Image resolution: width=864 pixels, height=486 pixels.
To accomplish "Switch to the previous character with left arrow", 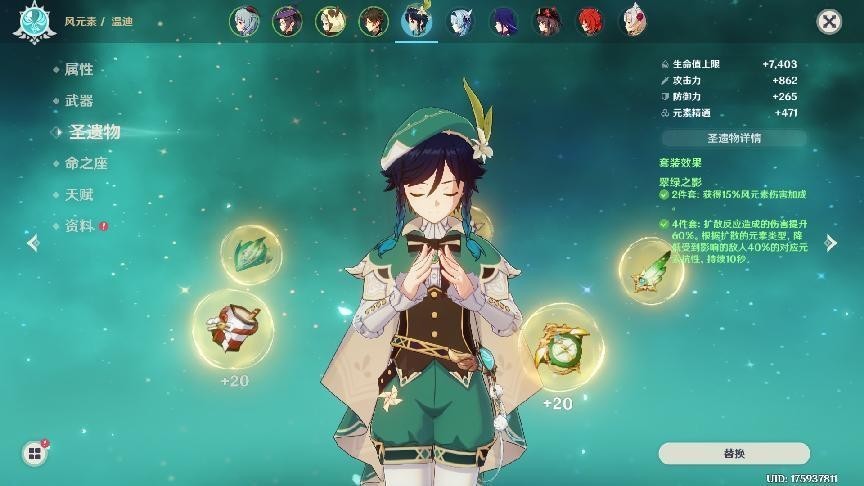I will [x=33, y=242].
